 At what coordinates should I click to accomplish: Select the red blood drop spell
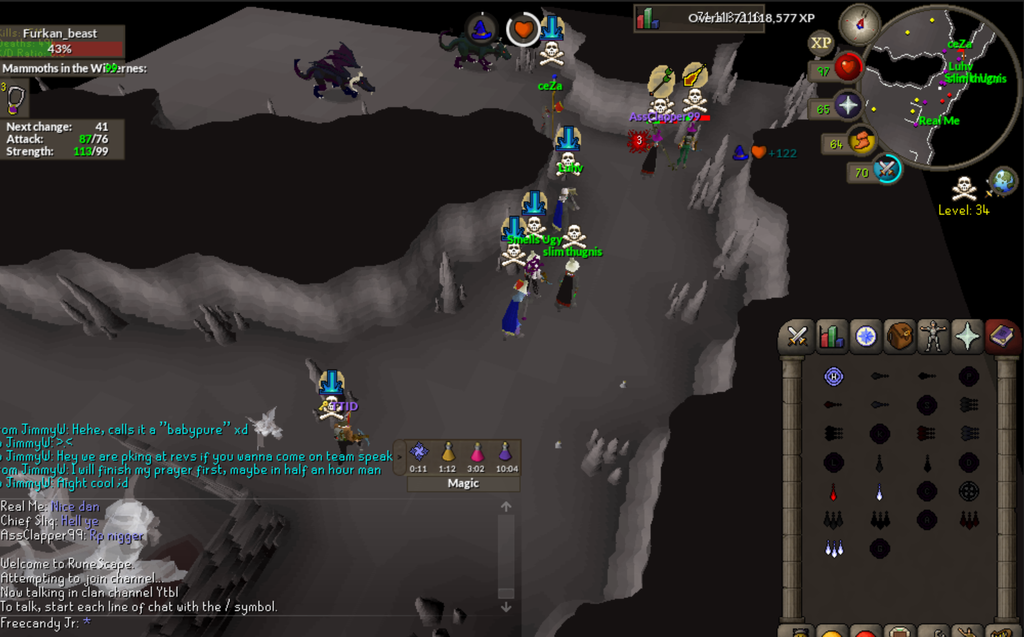pos(834,492)
